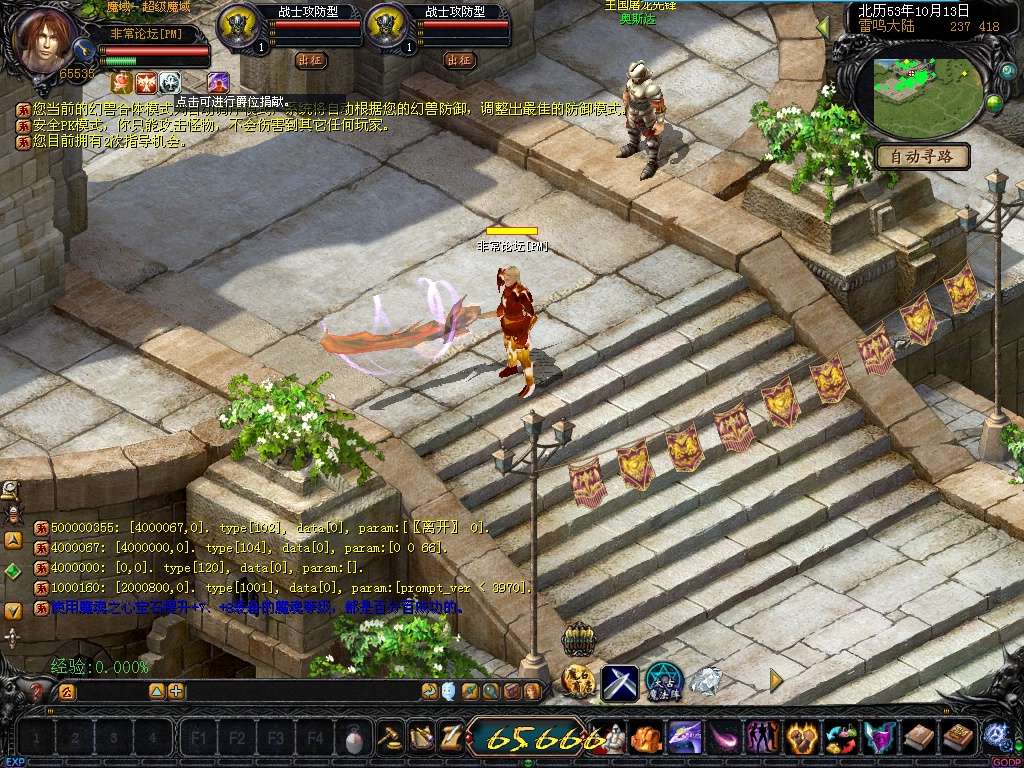Click the auction gavel icon in bottom bar
Viewport: 1024px width, 768px height.
[390, 738]
